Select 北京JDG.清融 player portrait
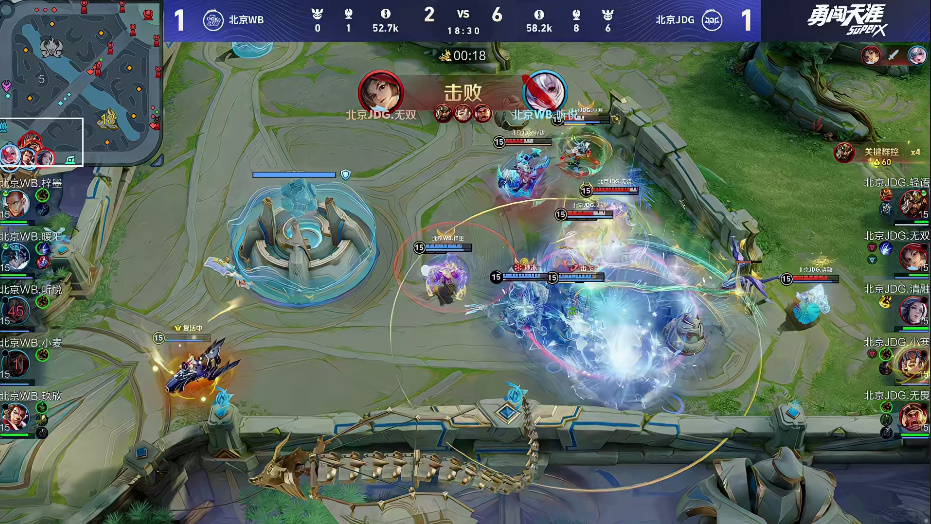The height and width of the screenshot is (524, 931). click(914, 311)
